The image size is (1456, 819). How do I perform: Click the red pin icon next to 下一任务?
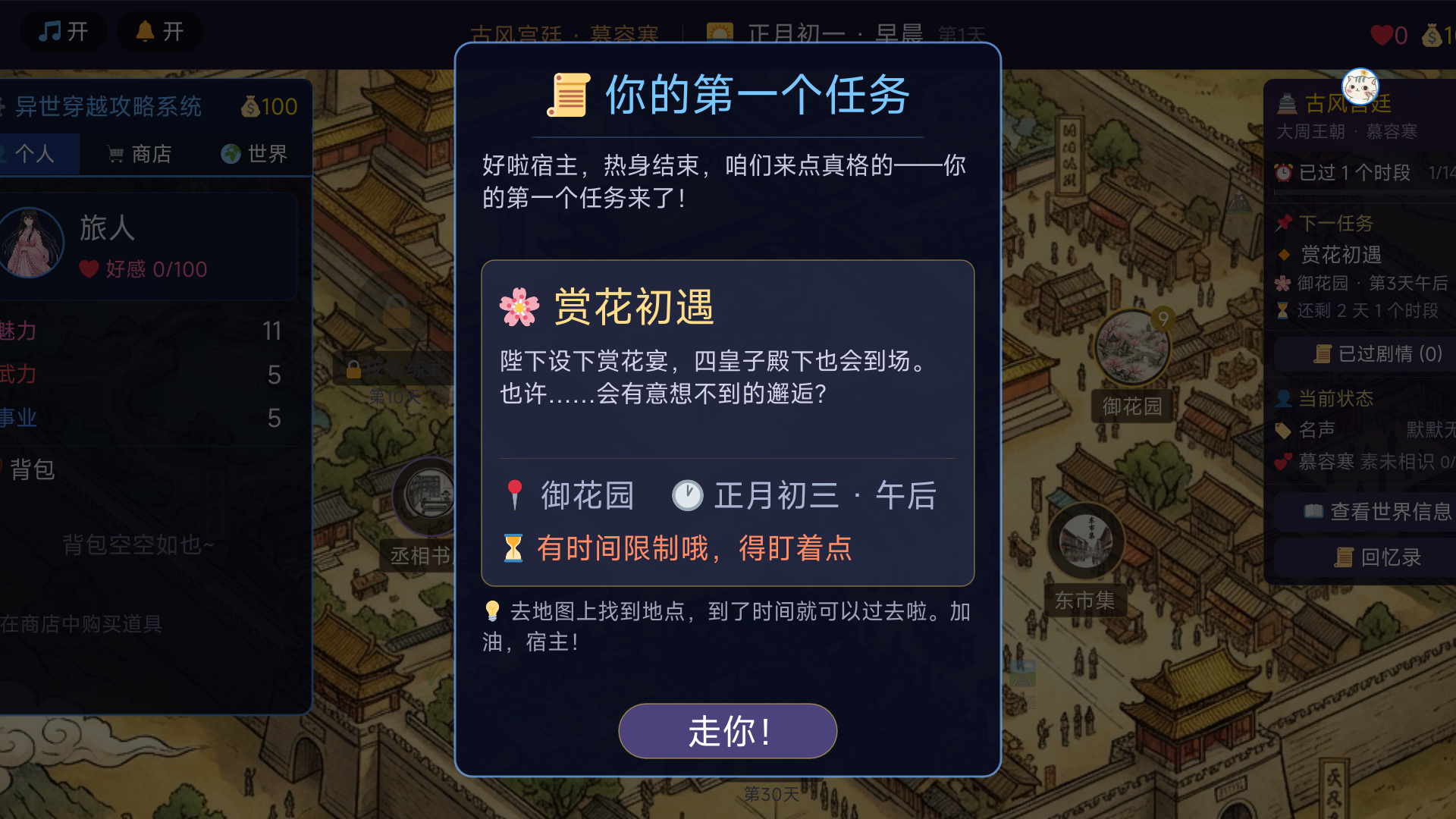[1283, 224]
